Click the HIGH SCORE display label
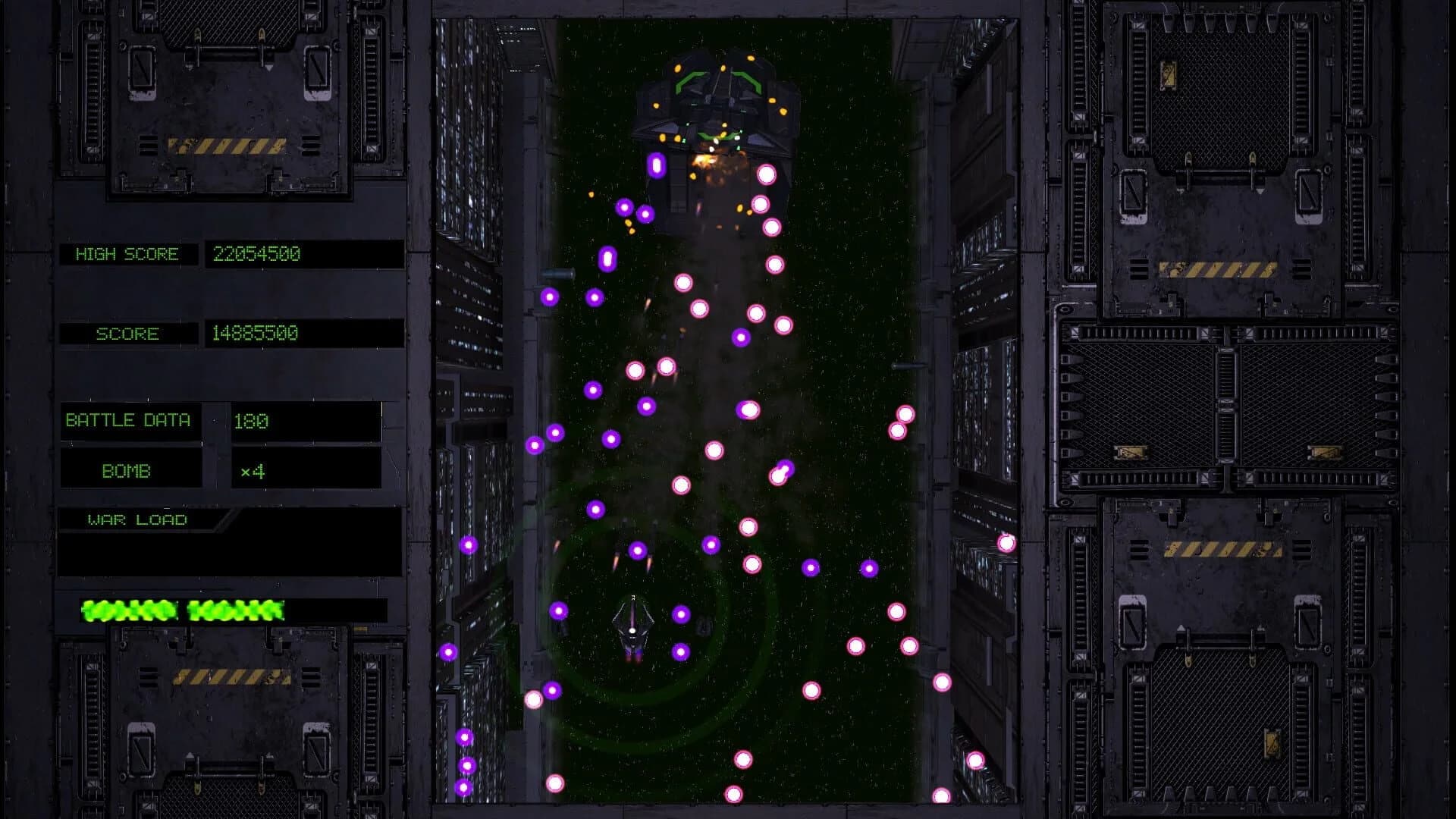Screen dimensions: 1456x819 127,254
